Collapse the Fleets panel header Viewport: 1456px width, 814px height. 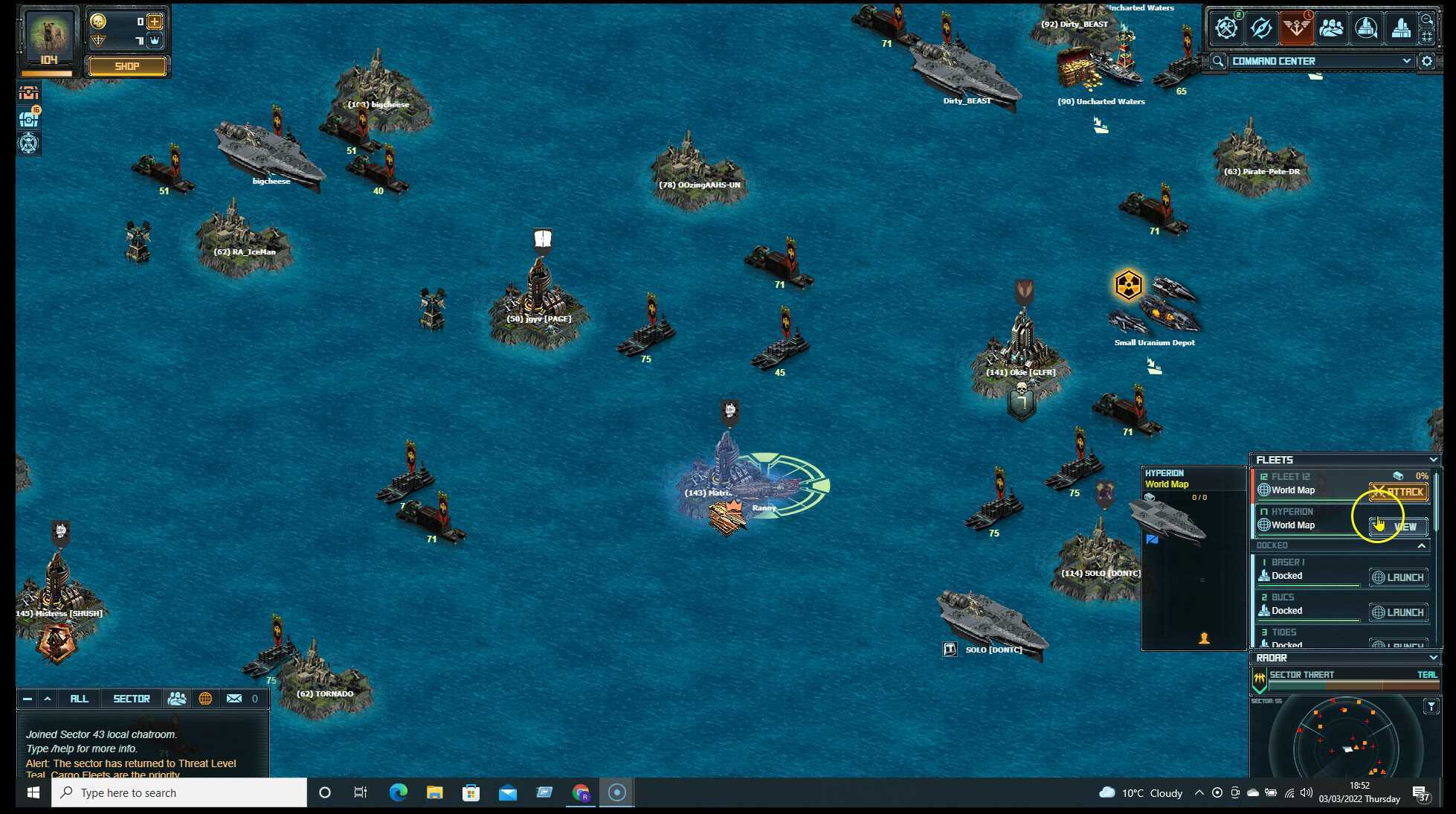click(1433, 460)
